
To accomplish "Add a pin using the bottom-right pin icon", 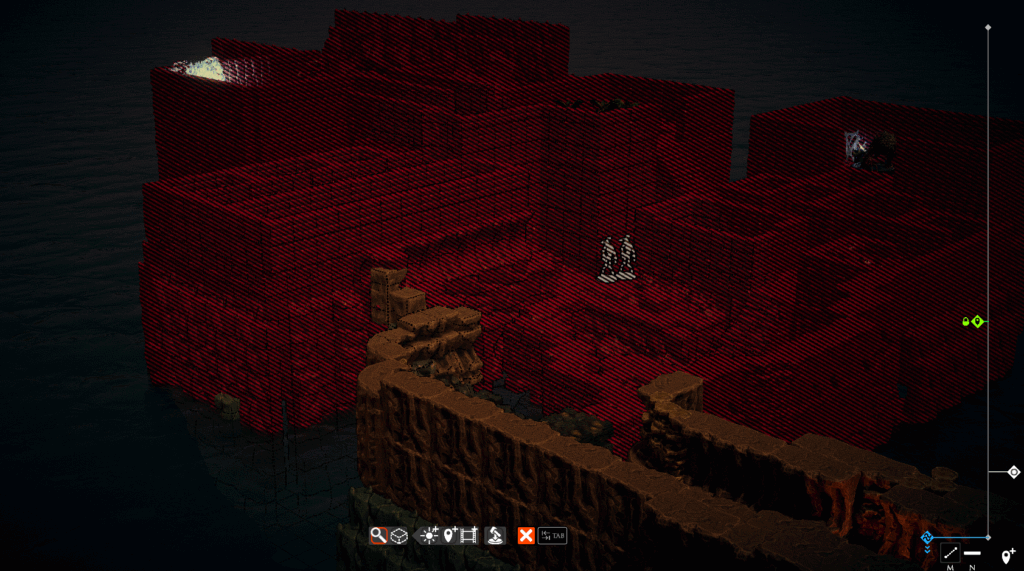I will pyautogui.click(x=1008, y=555).
